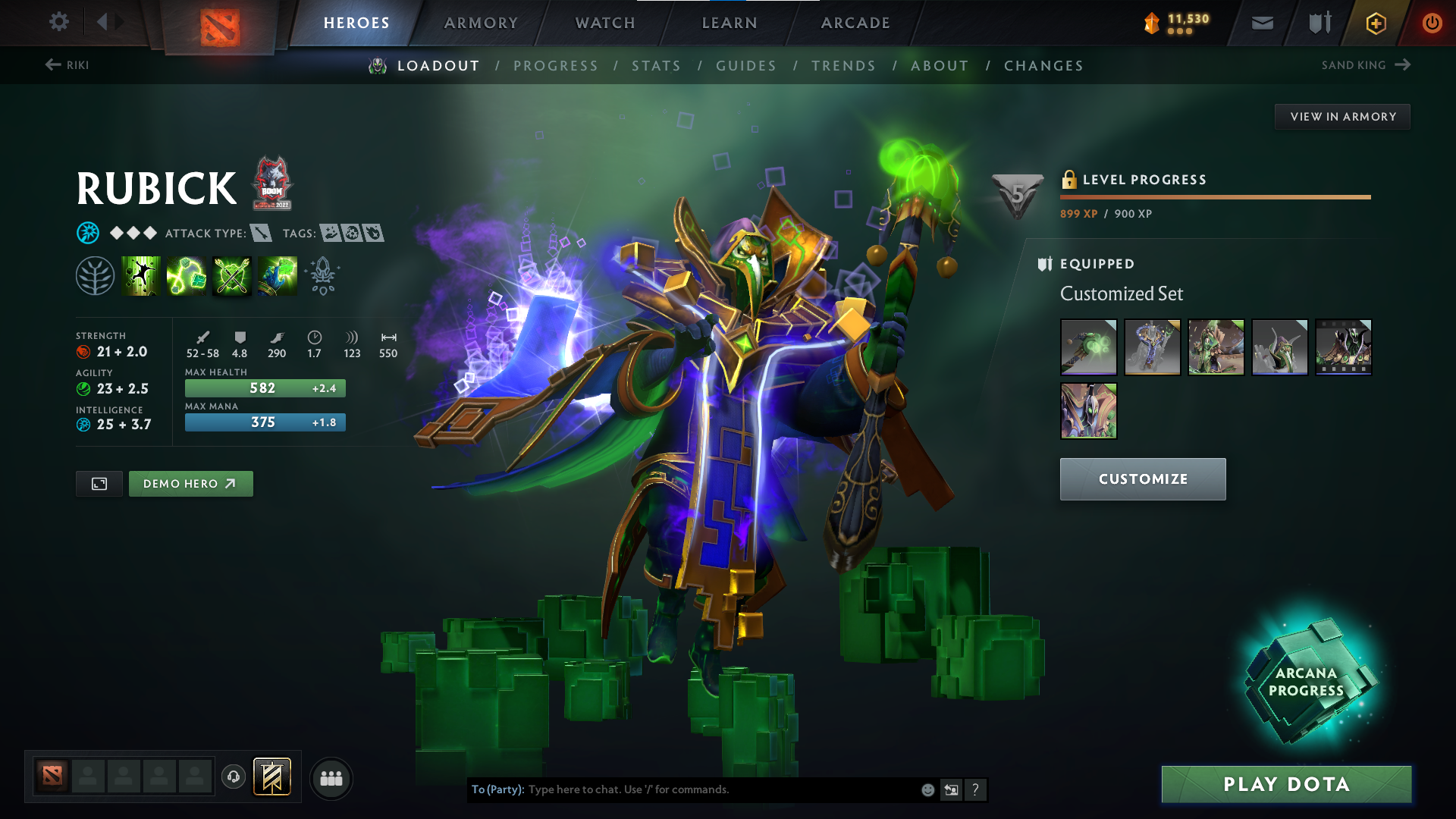Viewport: 1456px width, 819px height.
Task: Select Rubick's first ability icon
Action: (x=140, y=275)
